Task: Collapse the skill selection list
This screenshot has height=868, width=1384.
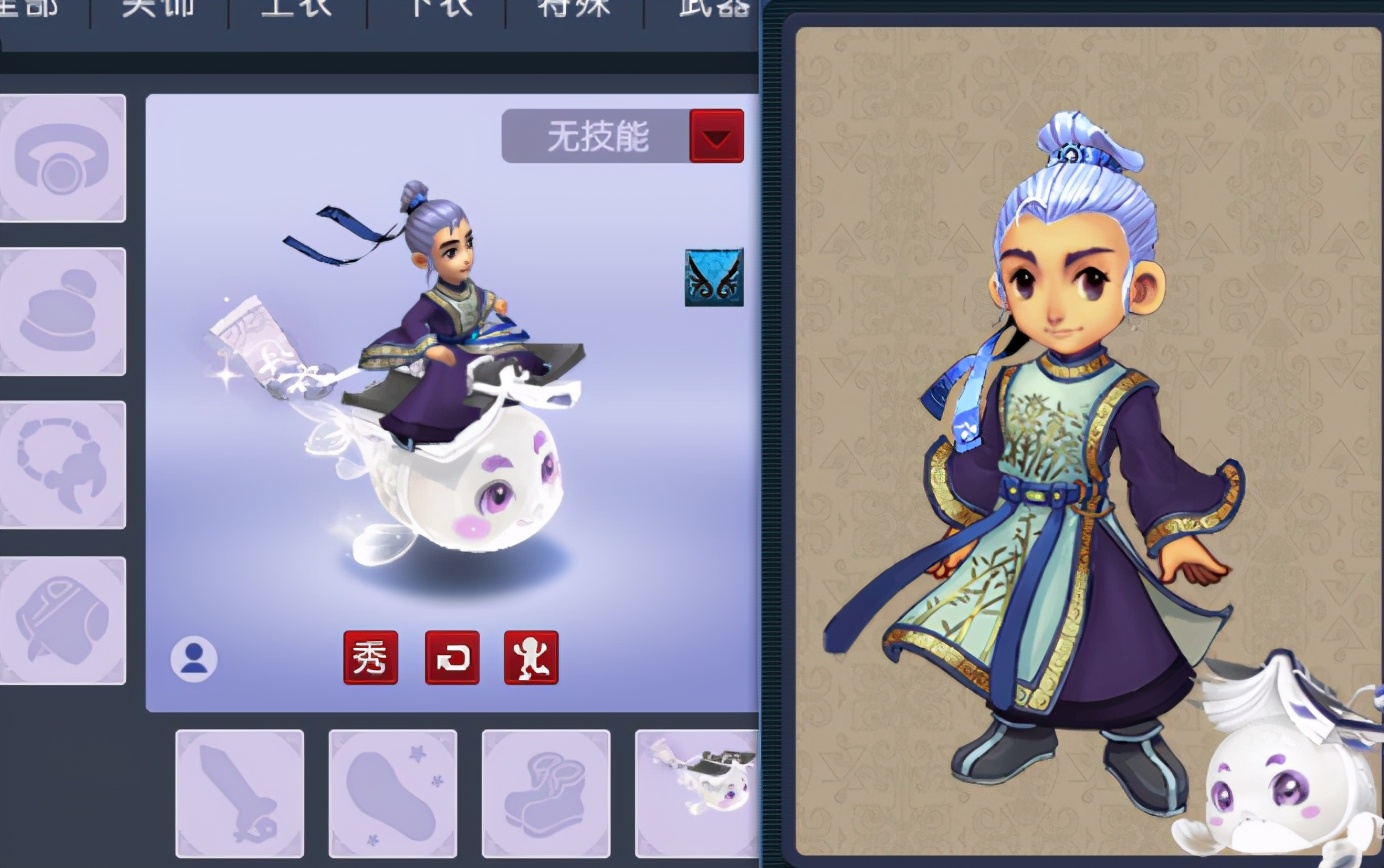Action: (717, 135)
